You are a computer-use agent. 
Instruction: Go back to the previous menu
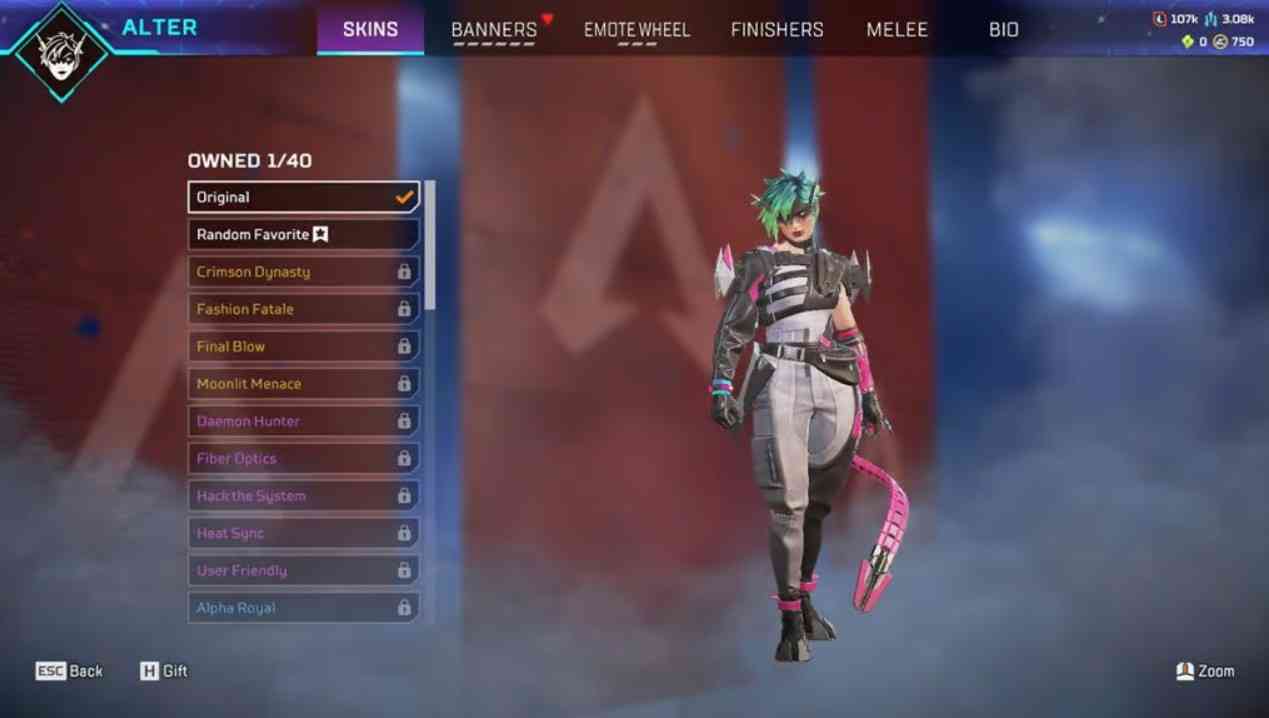click(x=70, y=671)
